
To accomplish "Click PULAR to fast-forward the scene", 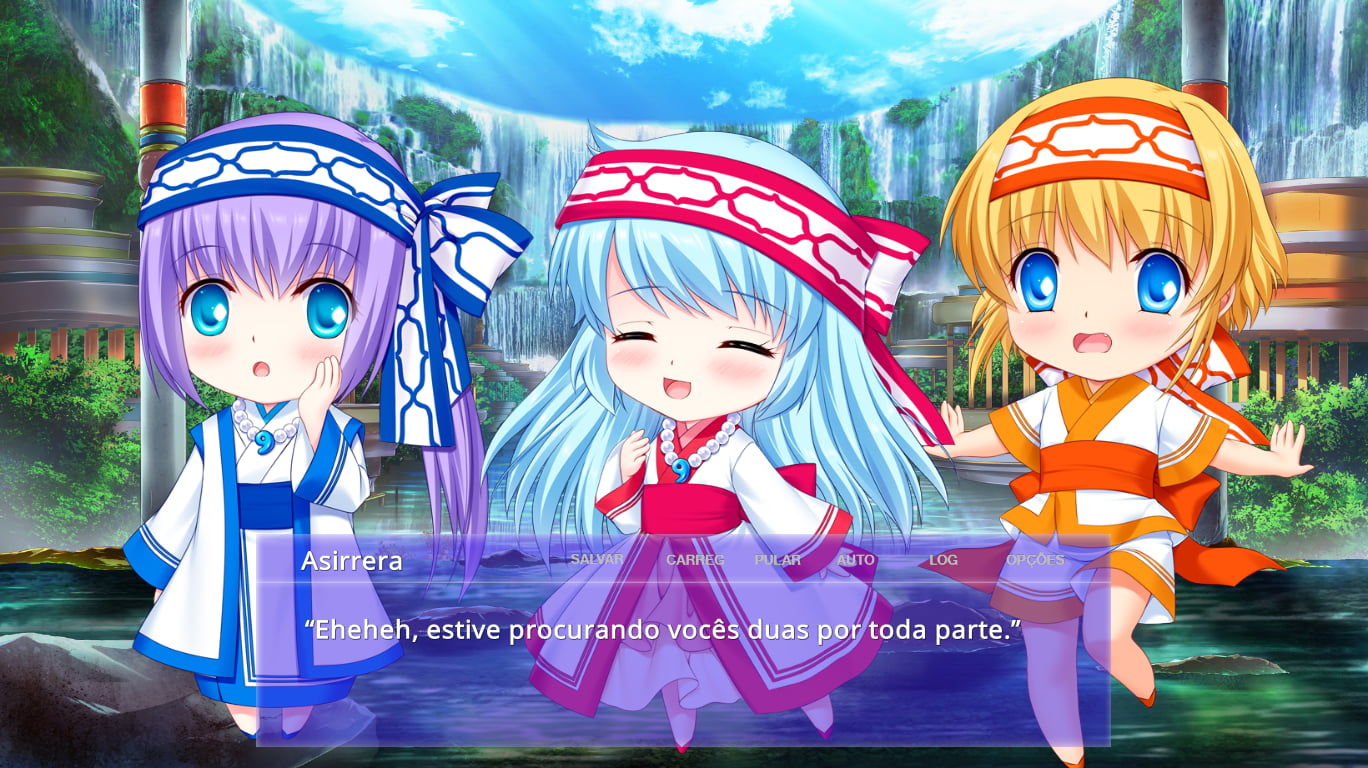I will [x=778, y=560].
